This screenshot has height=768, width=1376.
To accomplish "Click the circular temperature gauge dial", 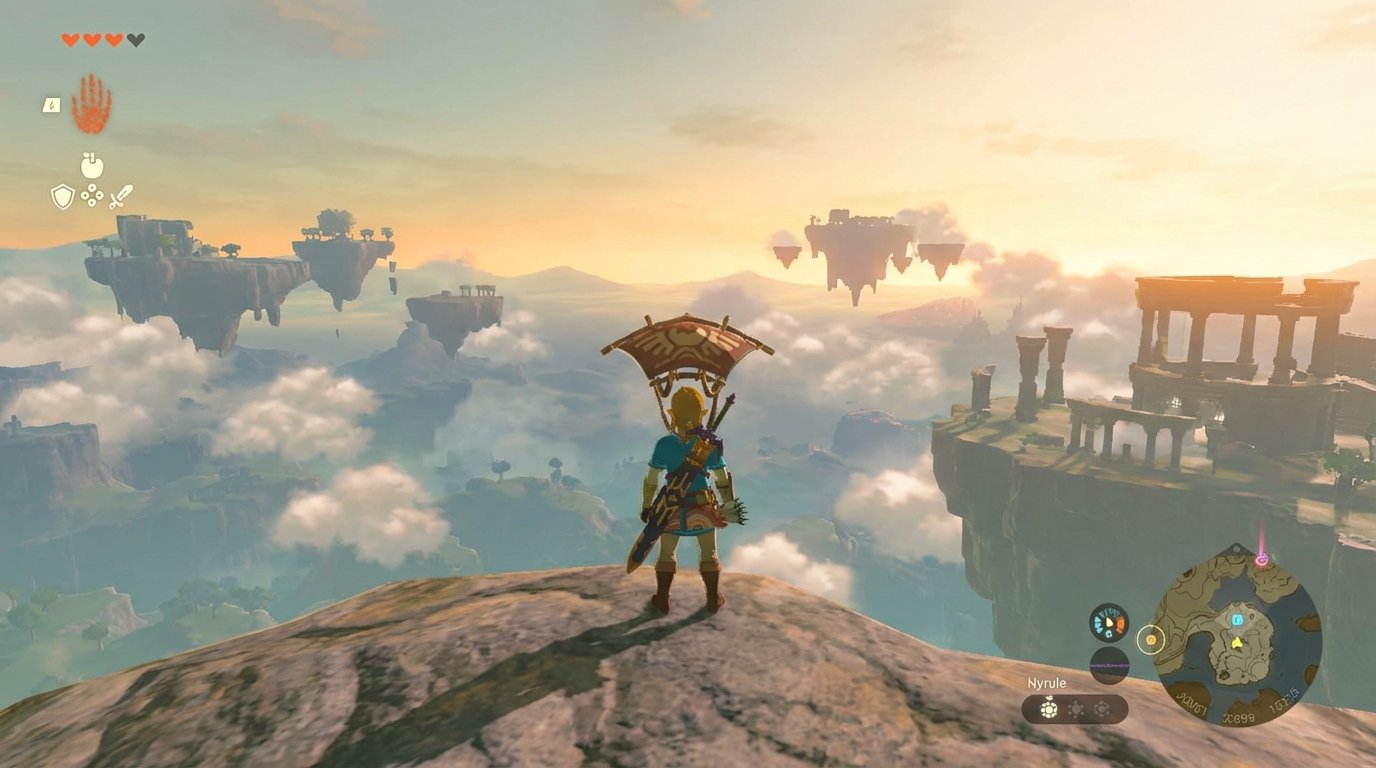I will tap(1109, 622).
